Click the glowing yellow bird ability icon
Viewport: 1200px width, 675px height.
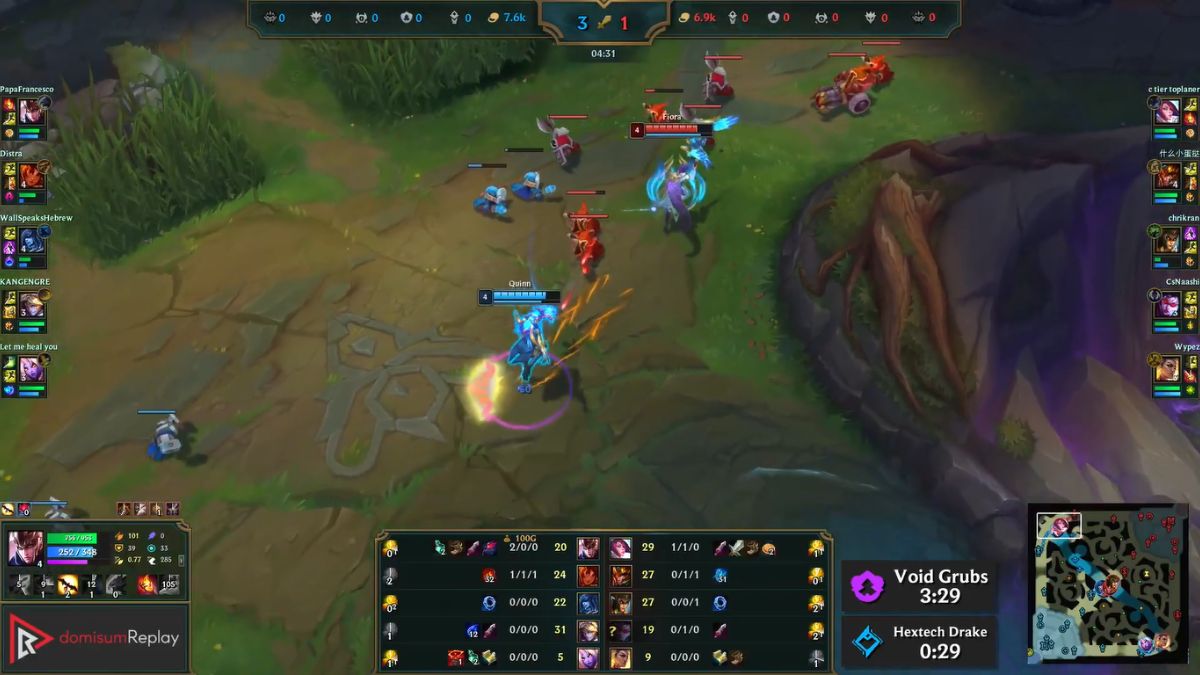tap(69, 584)
